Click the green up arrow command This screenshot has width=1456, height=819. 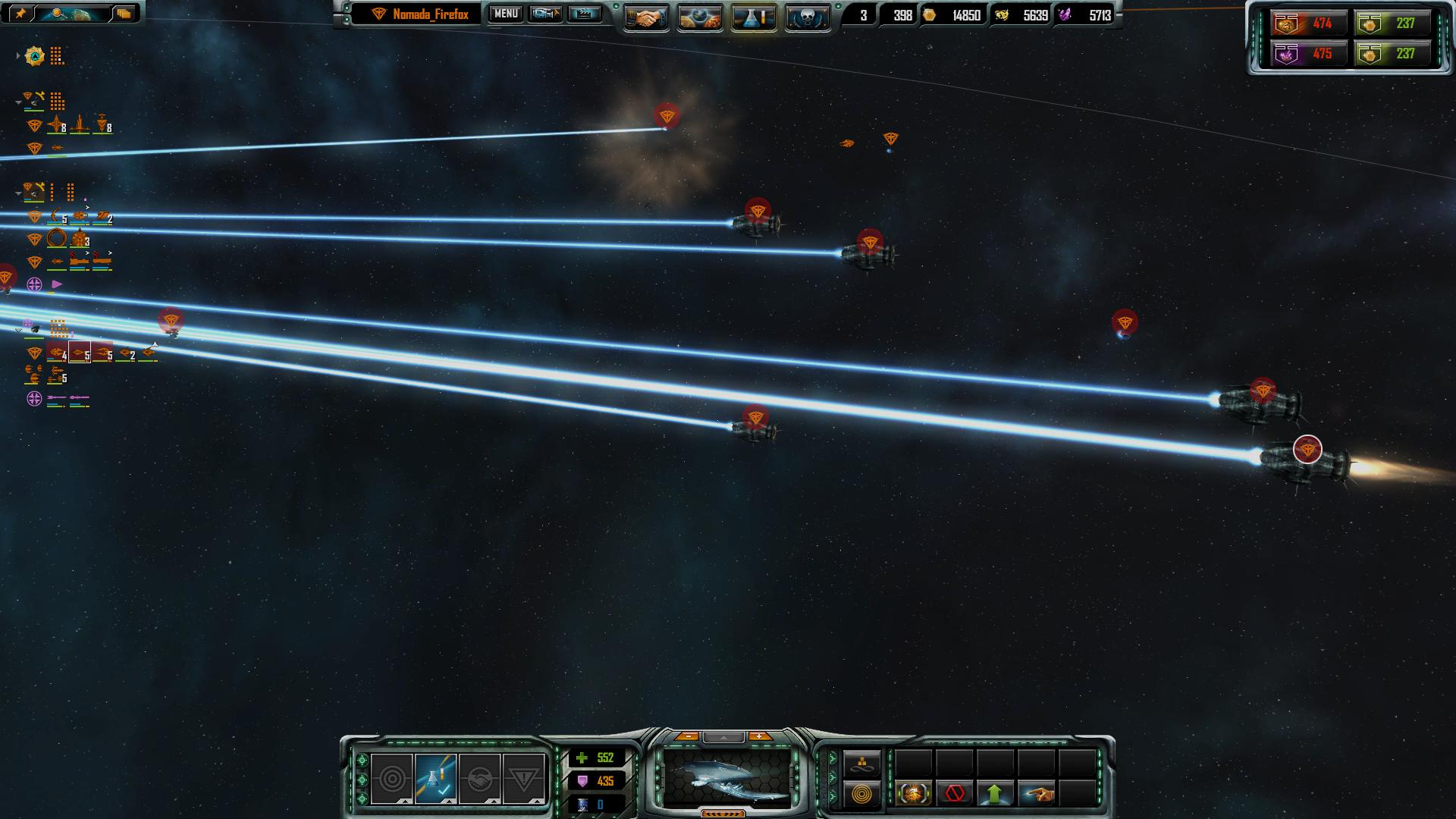tap(995, 794)
